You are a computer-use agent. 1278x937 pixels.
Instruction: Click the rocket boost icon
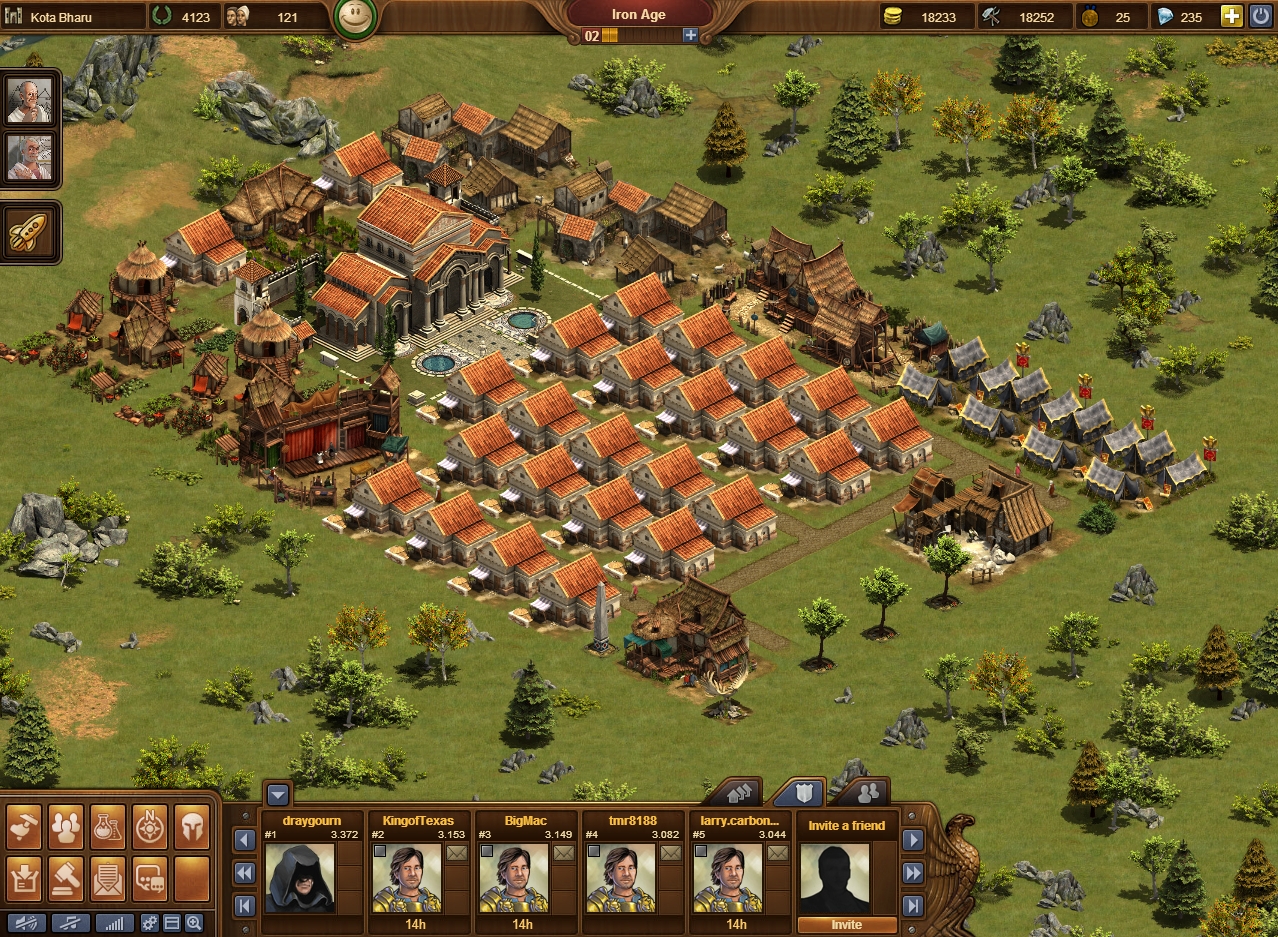[24, 232]
